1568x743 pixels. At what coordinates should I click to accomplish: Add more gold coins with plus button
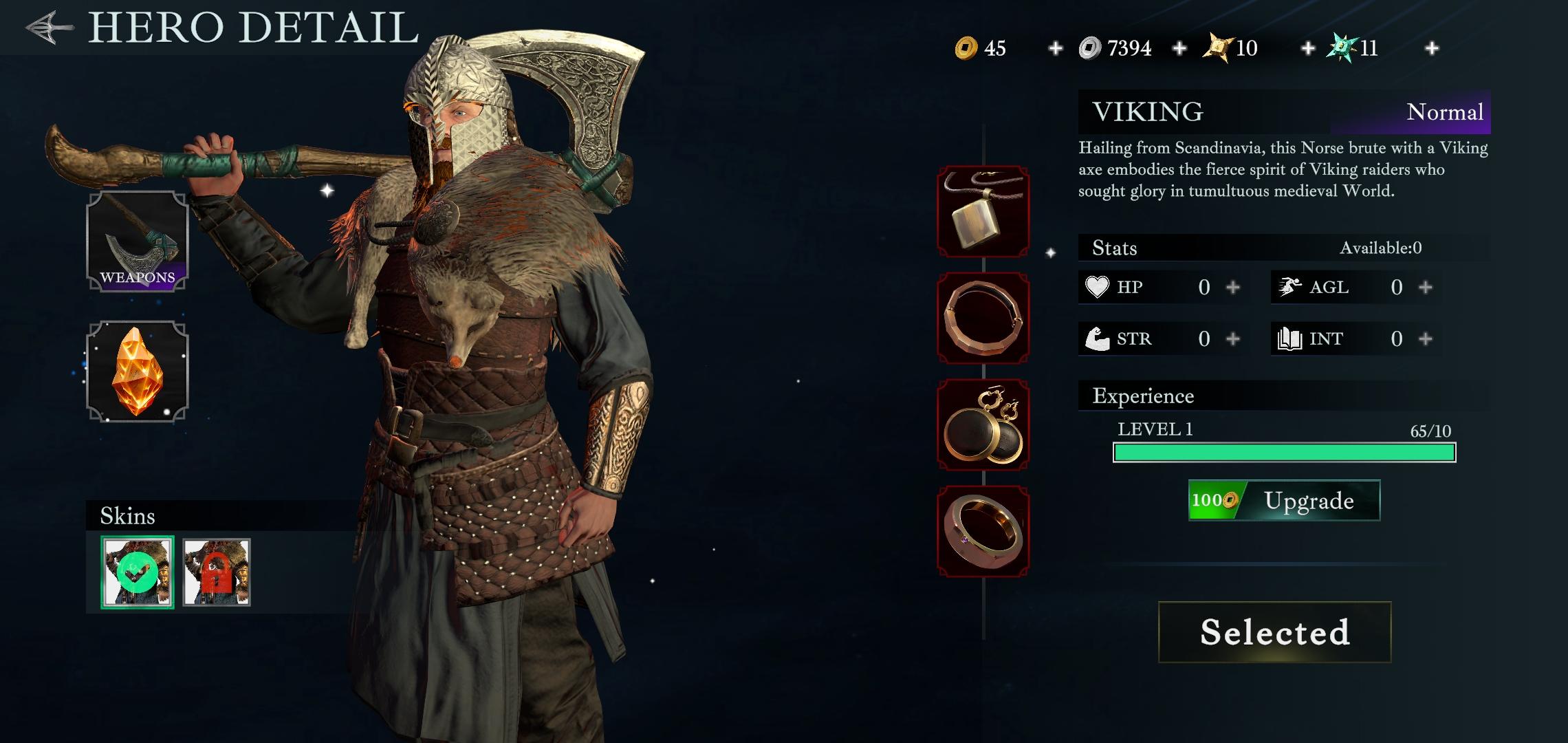[x=1055, y=48]
